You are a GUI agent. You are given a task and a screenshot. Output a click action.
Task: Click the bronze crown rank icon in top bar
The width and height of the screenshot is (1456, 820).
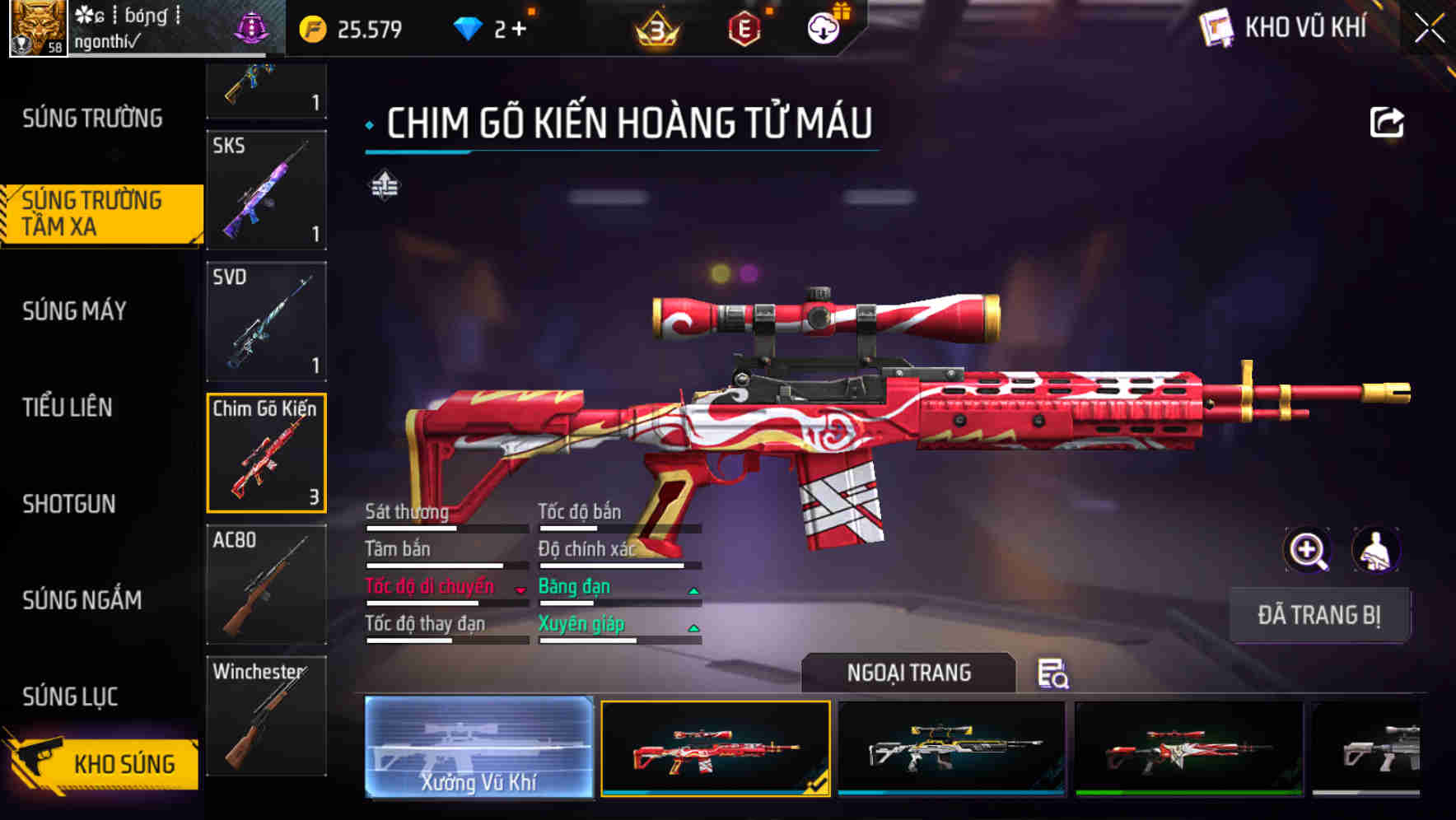(655, 27)
